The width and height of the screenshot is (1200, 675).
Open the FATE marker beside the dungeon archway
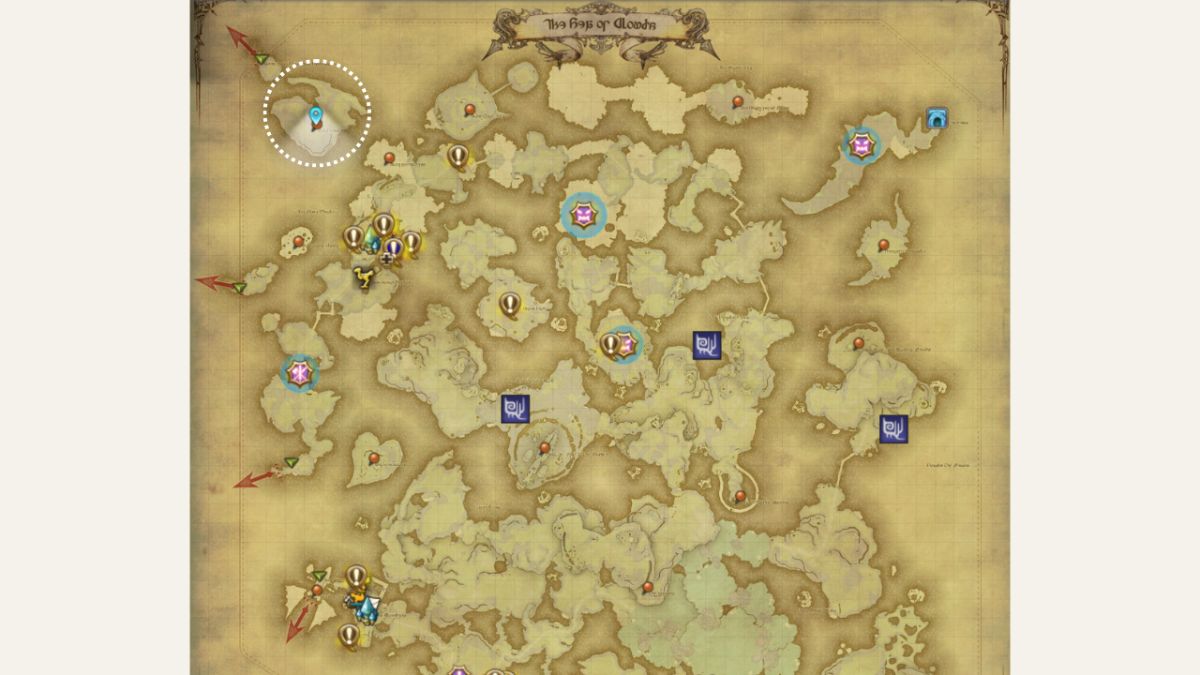(x=861, y=146)
